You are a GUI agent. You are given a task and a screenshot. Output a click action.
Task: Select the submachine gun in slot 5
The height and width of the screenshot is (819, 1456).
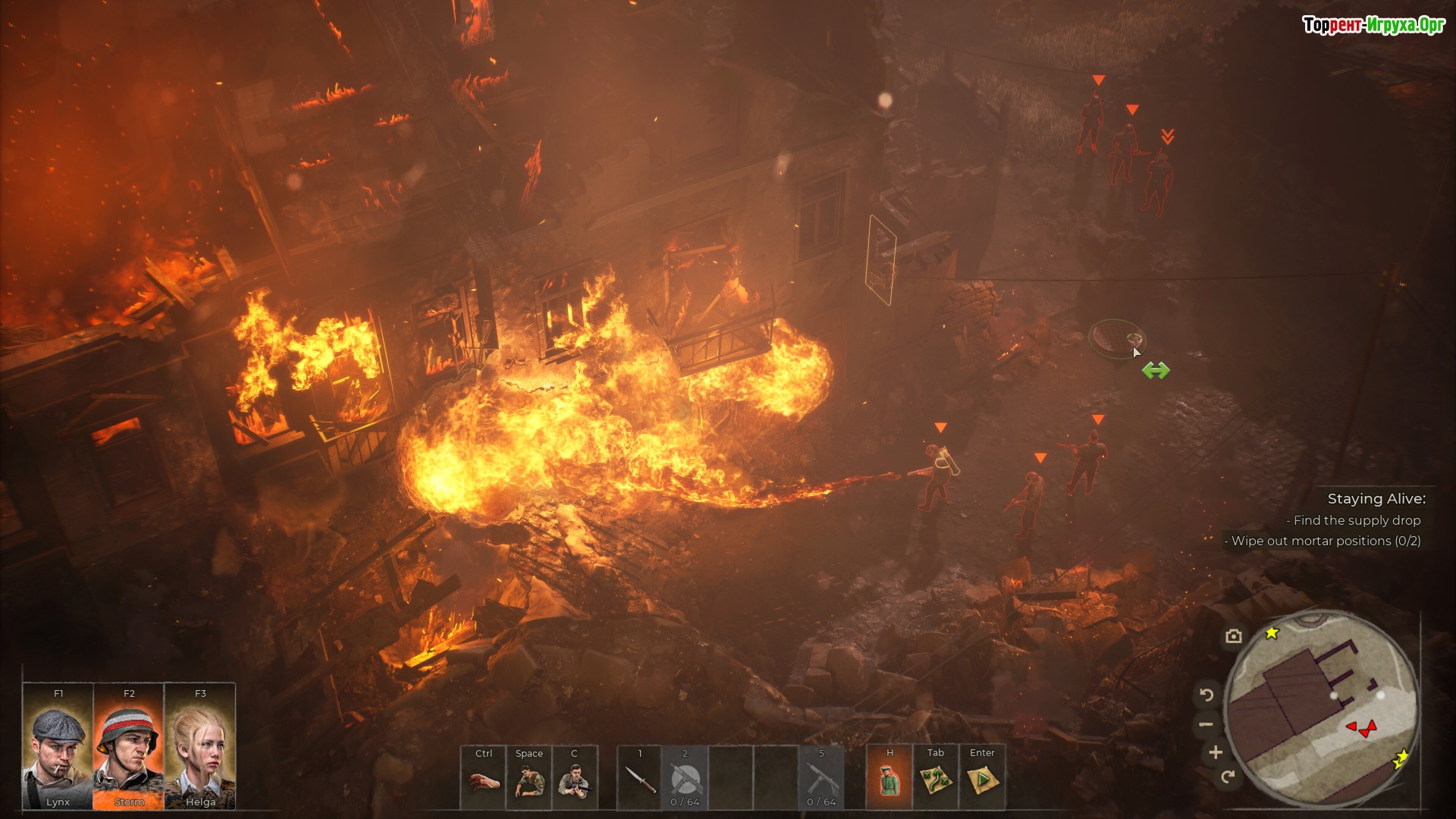pyautogui.click(x=821, y=779)
